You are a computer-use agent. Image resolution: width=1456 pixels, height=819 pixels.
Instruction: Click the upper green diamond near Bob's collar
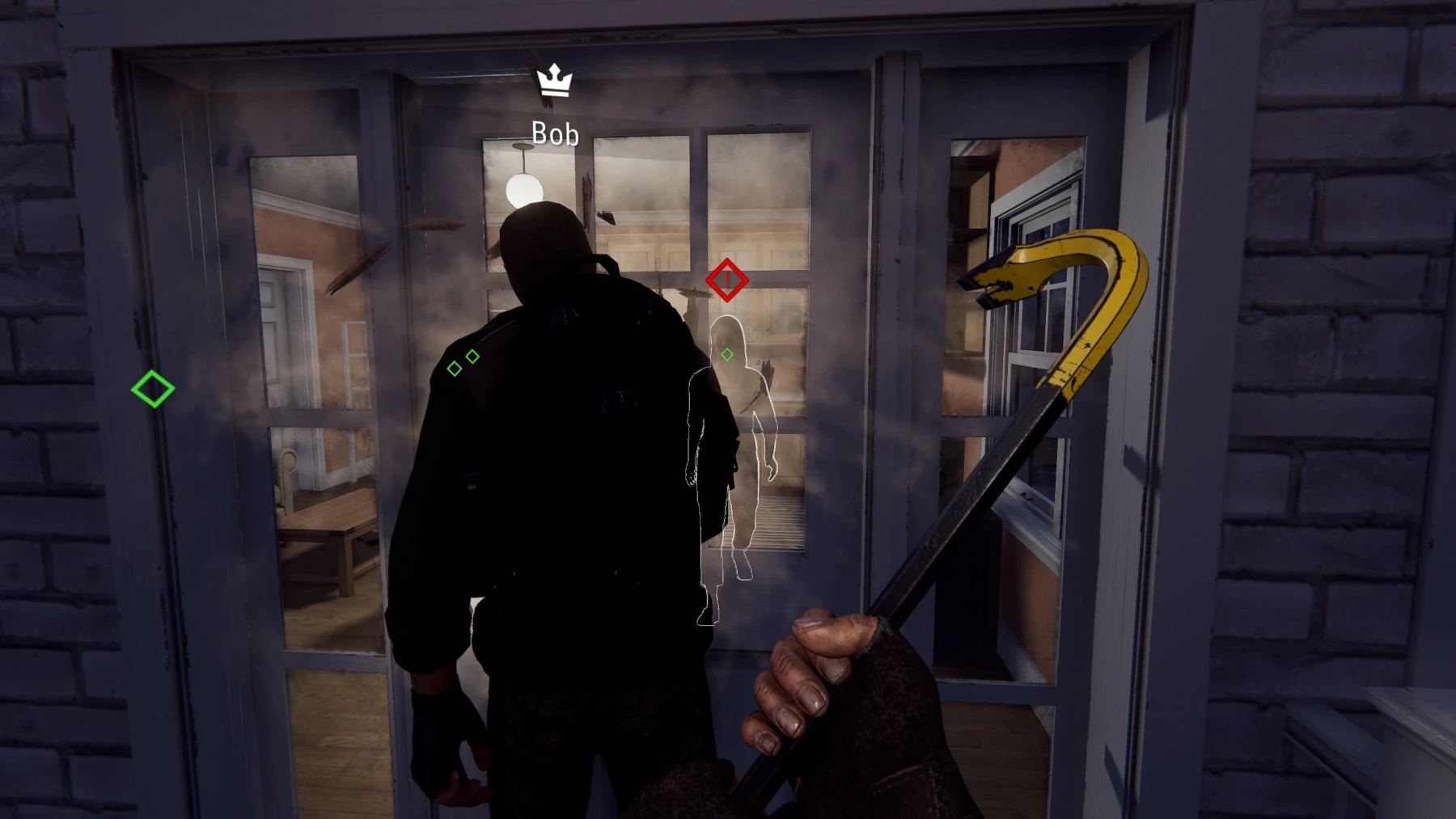pos(472,356)
